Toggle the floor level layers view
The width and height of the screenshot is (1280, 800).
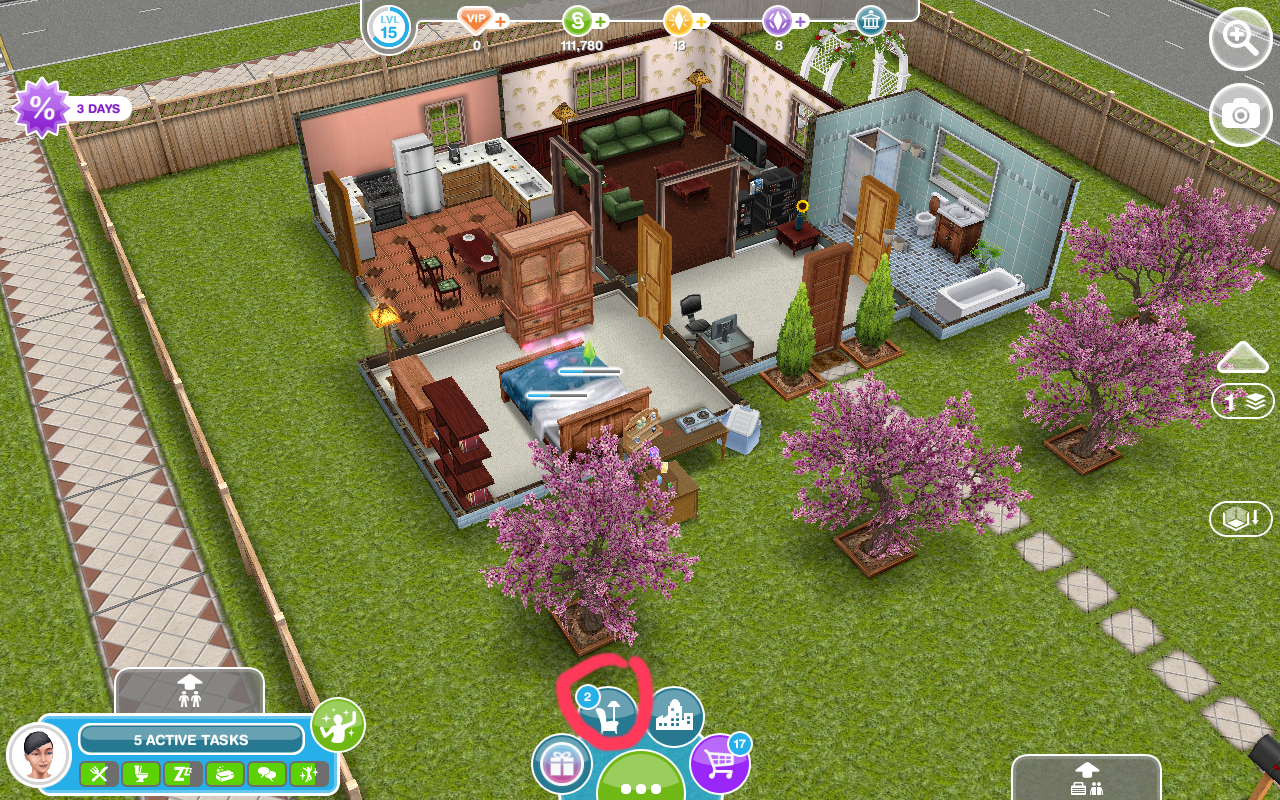[1240, 402]
